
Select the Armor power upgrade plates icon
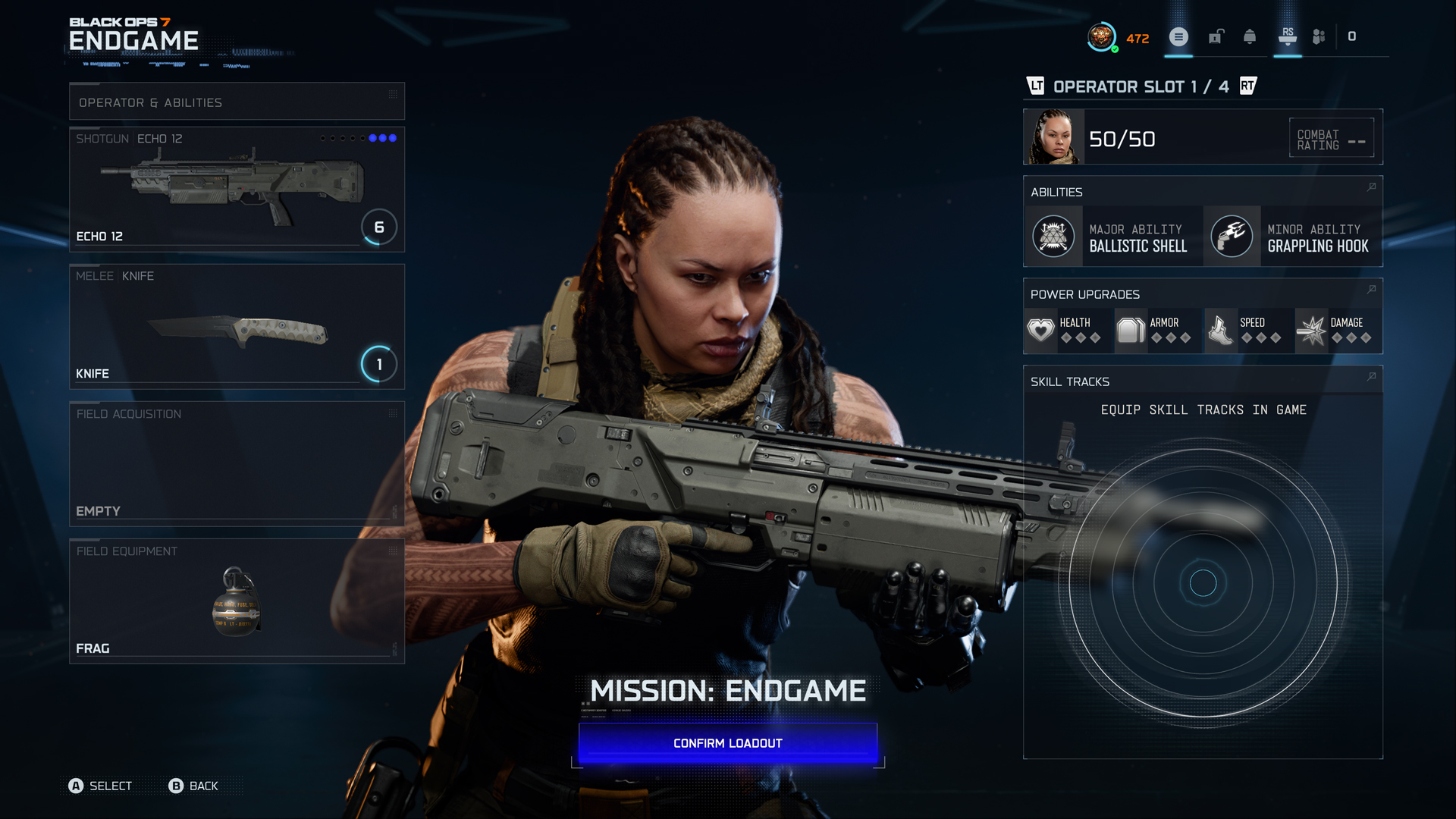(1130, 329)
